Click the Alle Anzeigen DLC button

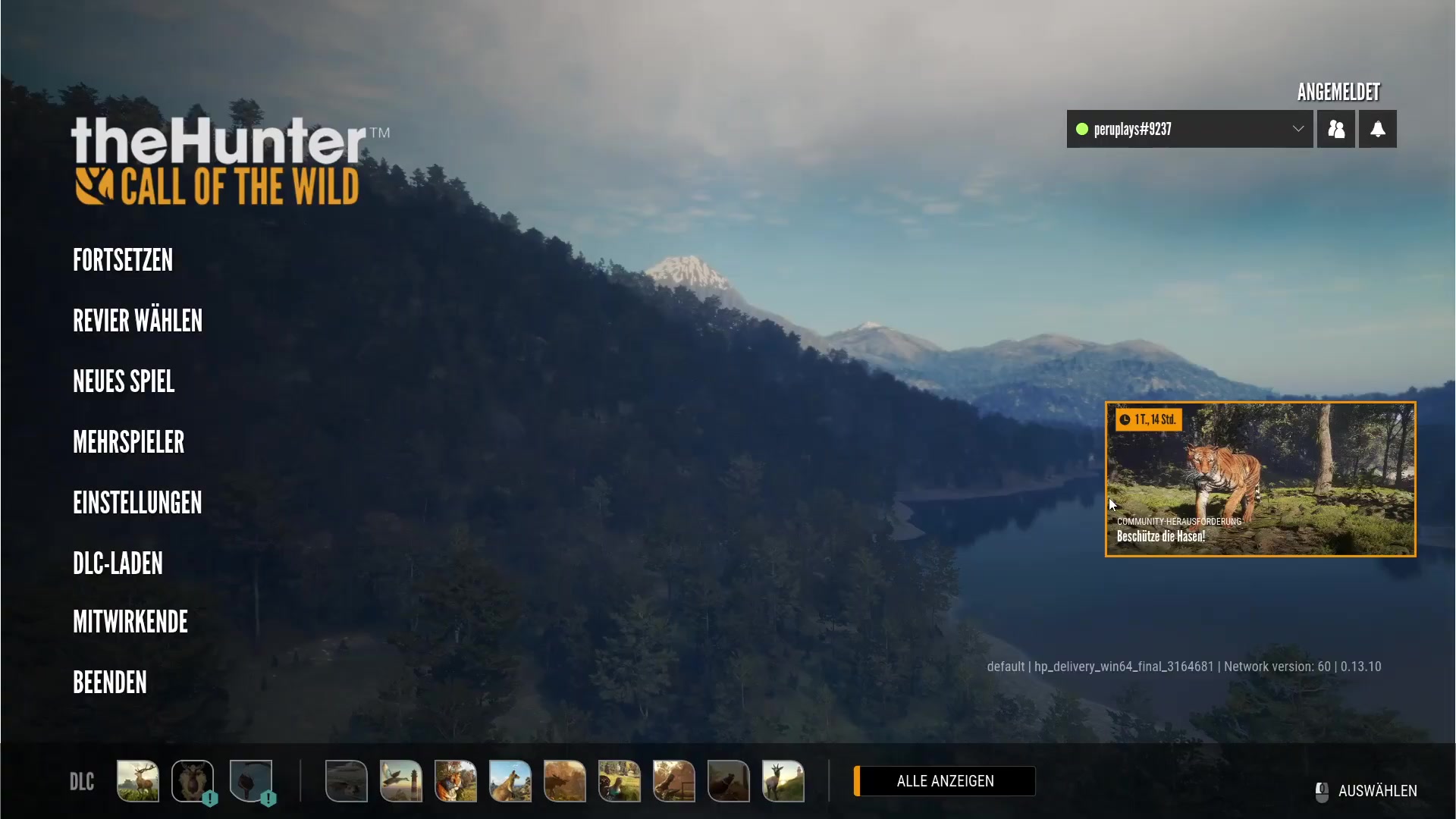coord(945,781)
